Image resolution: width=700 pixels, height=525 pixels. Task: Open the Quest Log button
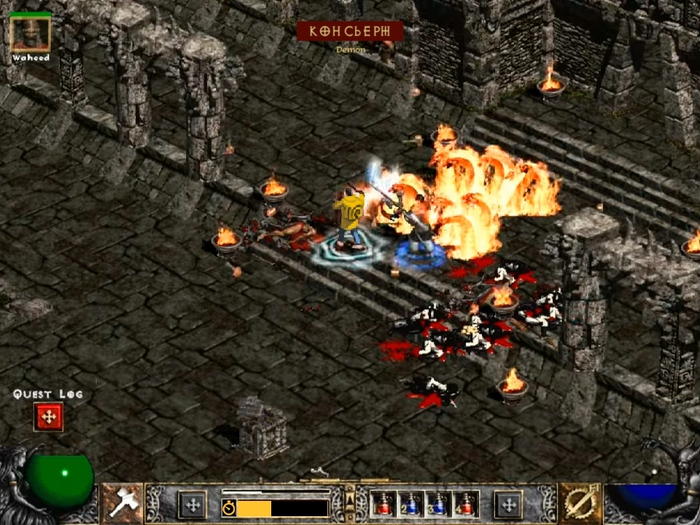(48, 417)
